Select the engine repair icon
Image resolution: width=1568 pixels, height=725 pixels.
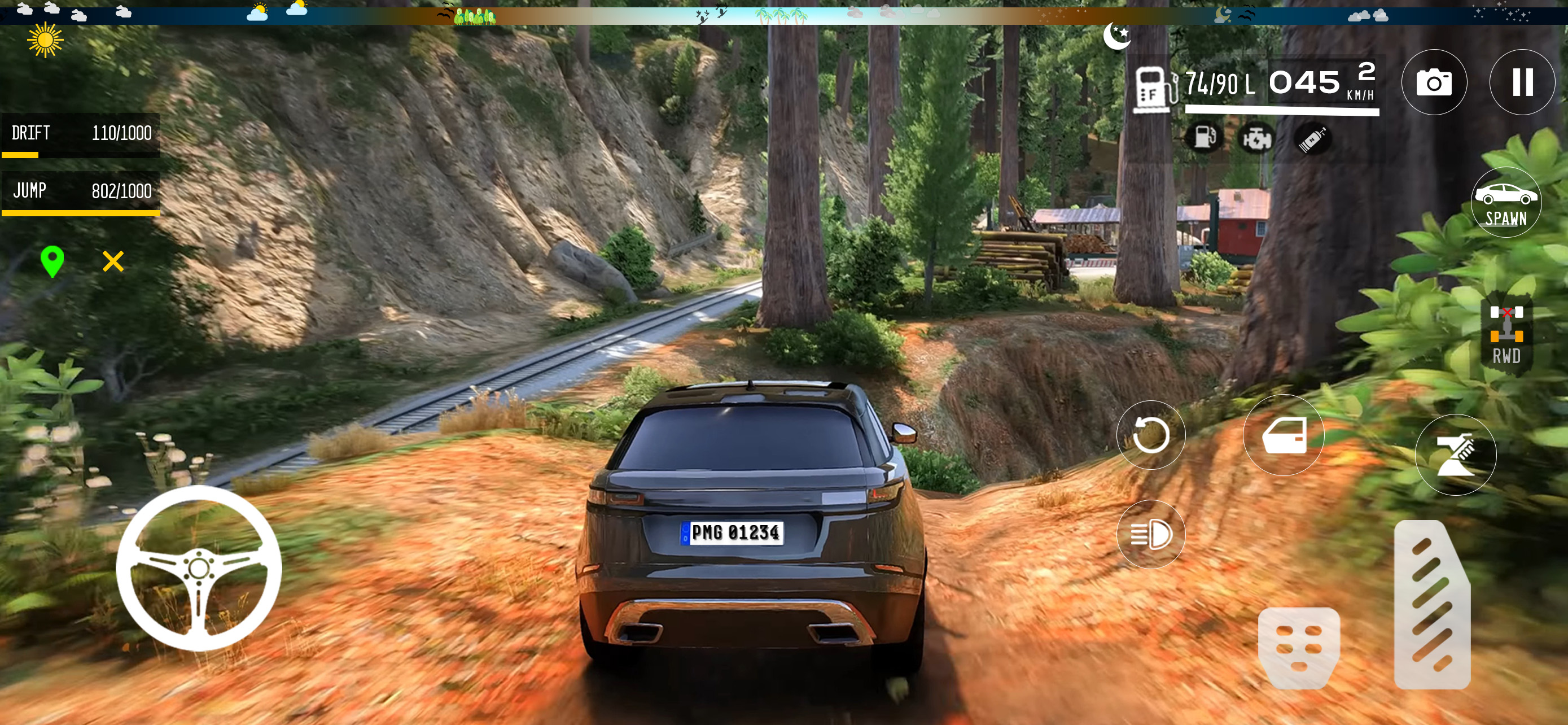point(1257,139)
